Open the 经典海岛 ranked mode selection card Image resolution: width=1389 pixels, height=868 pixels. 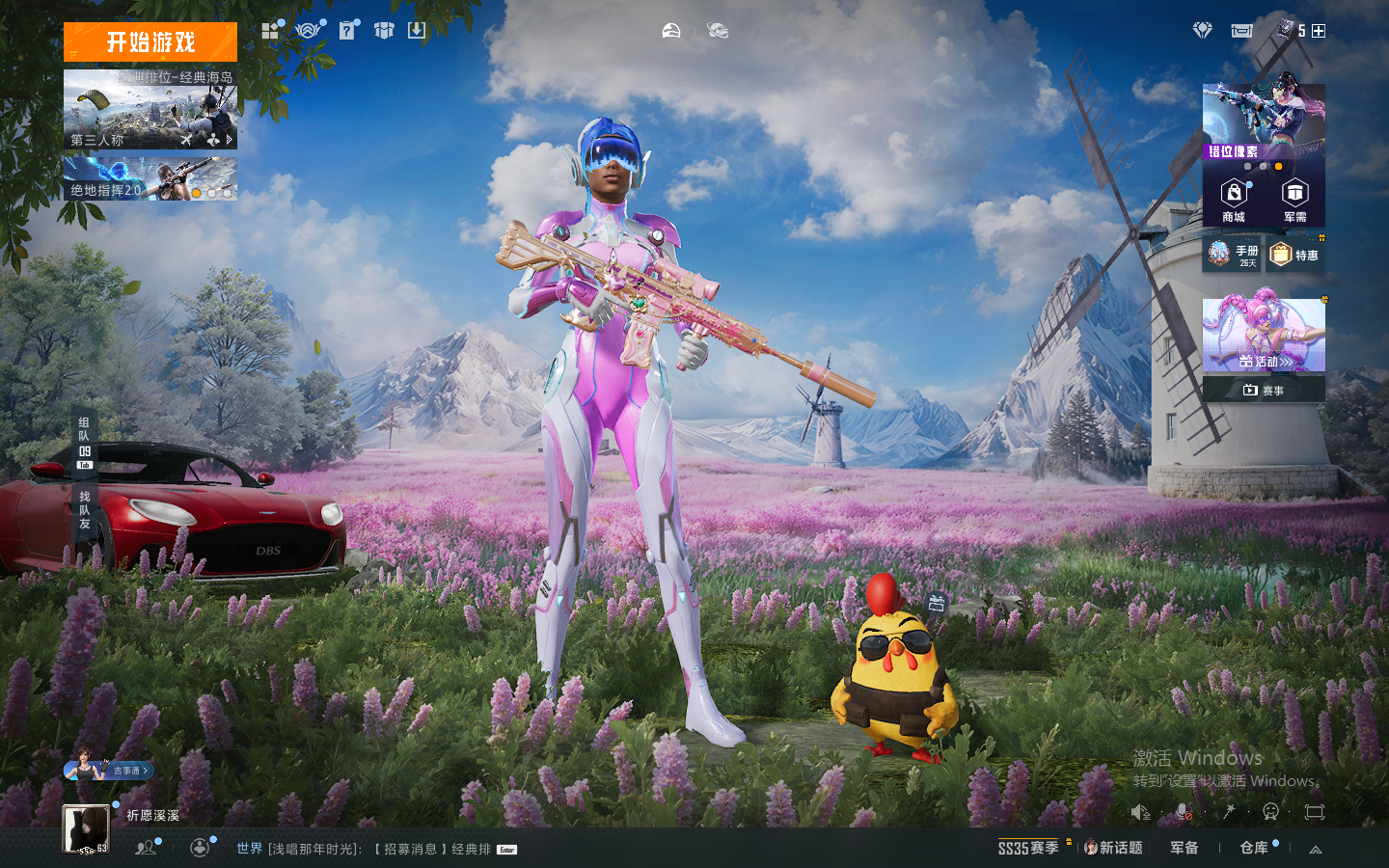pos(150,109)
